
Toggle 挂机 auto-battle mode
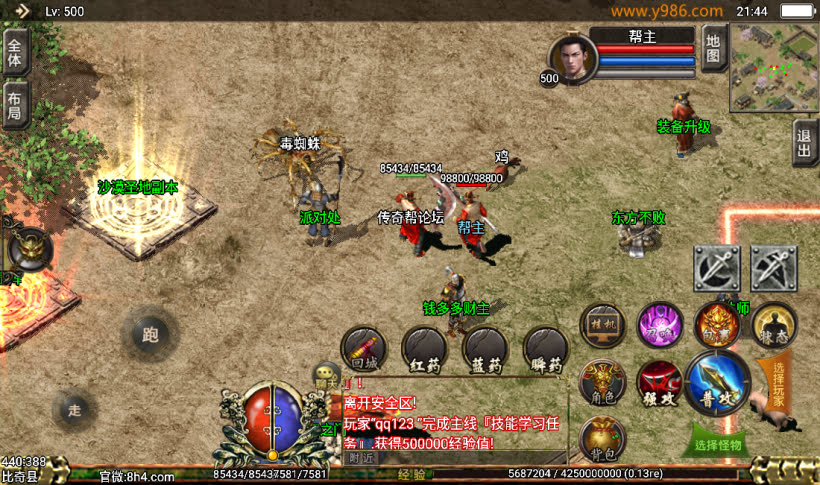pos(602,325)
